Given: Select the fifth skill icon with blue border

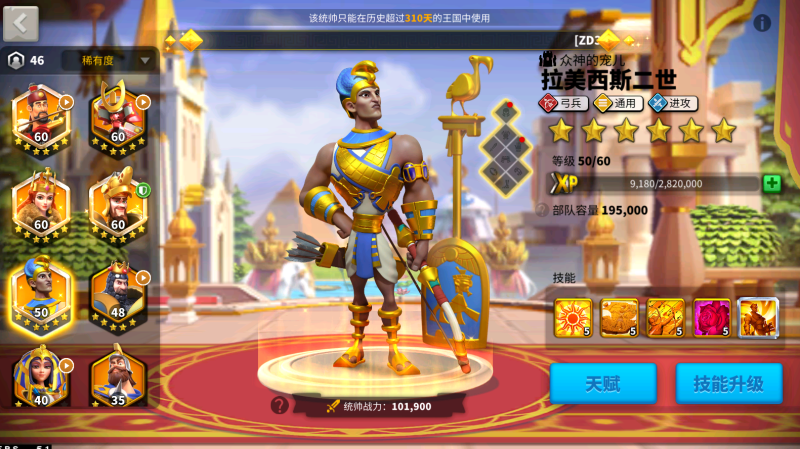Looking at the screenshot, I should pyautogui.click(x=757, y=317).
